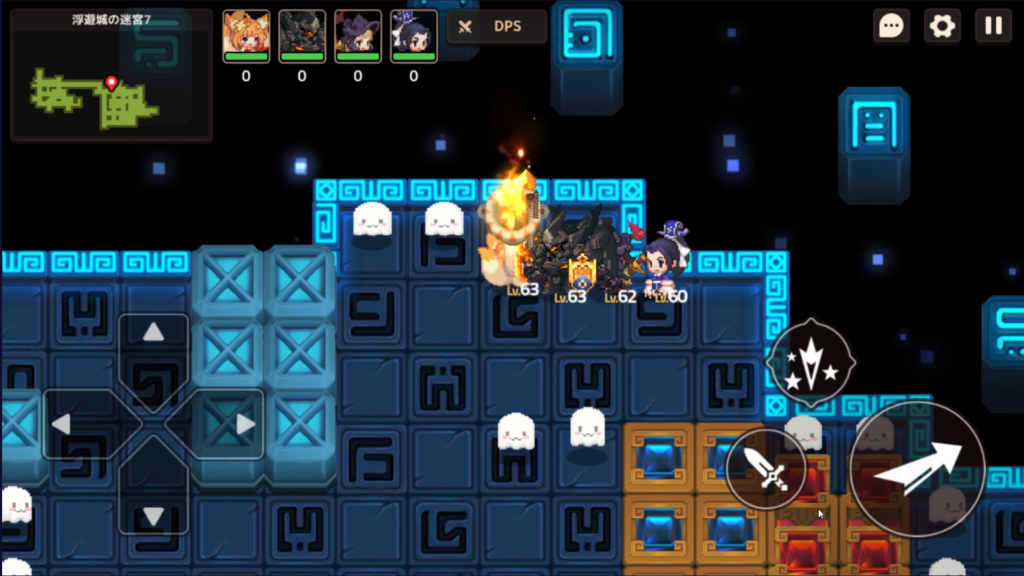The width and height of the screenshot is (1024, 576).
Task: Pause the game
Action: tap(993, 26)
